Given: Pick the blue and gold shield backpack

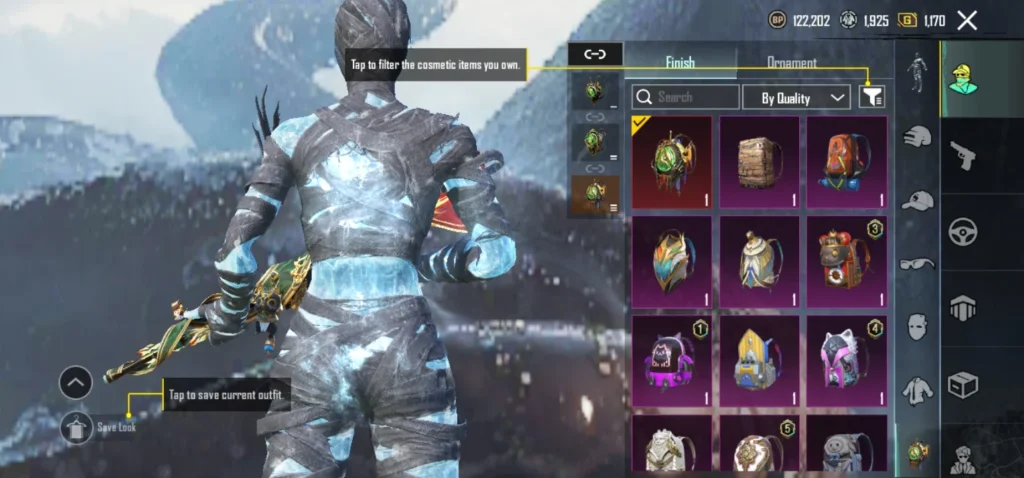Looking at the screenshot, I should coord(672,261).
